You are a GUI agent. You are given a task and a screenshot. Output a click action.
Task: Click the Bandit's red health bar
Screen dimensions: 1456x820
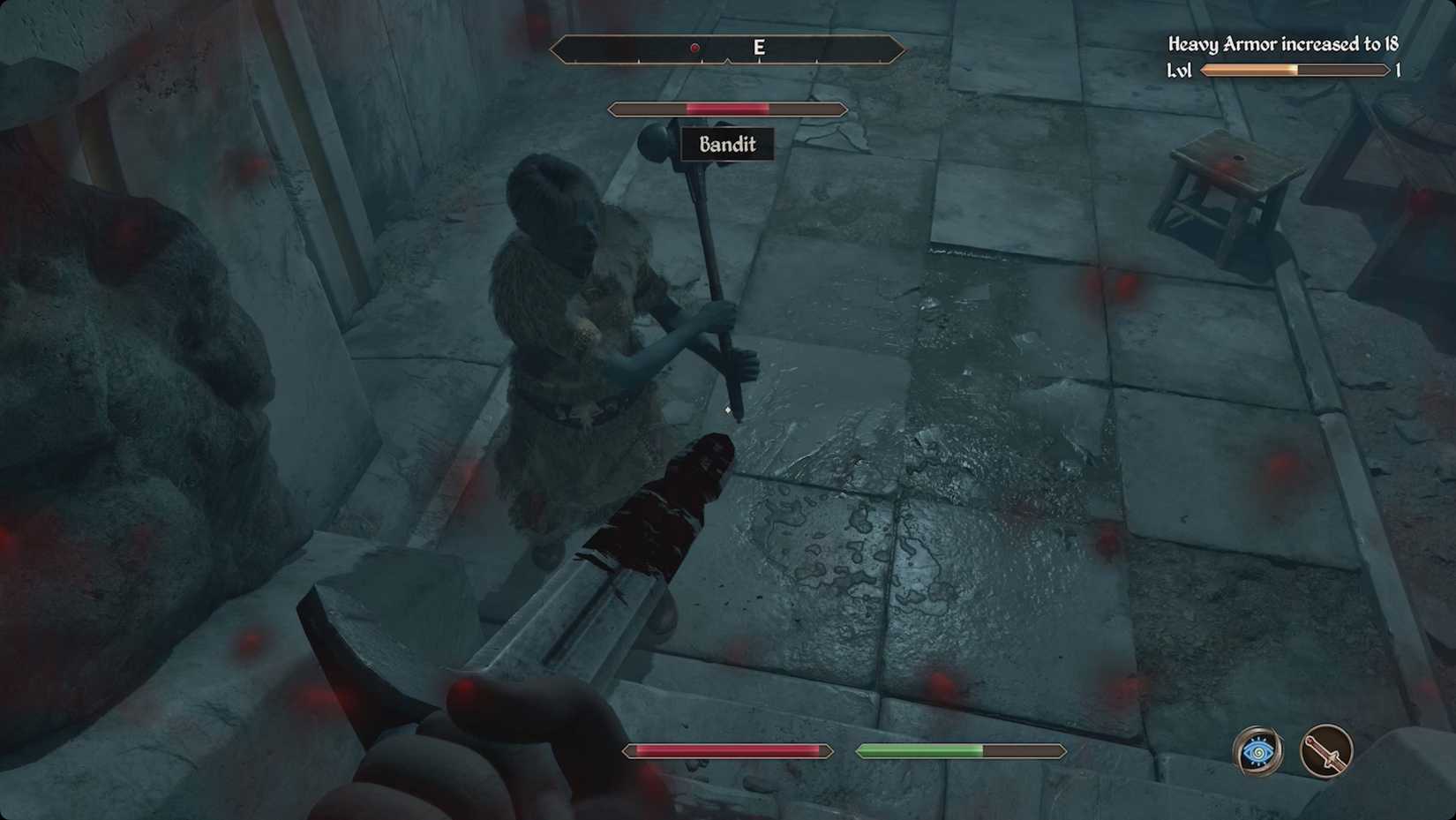725,108
